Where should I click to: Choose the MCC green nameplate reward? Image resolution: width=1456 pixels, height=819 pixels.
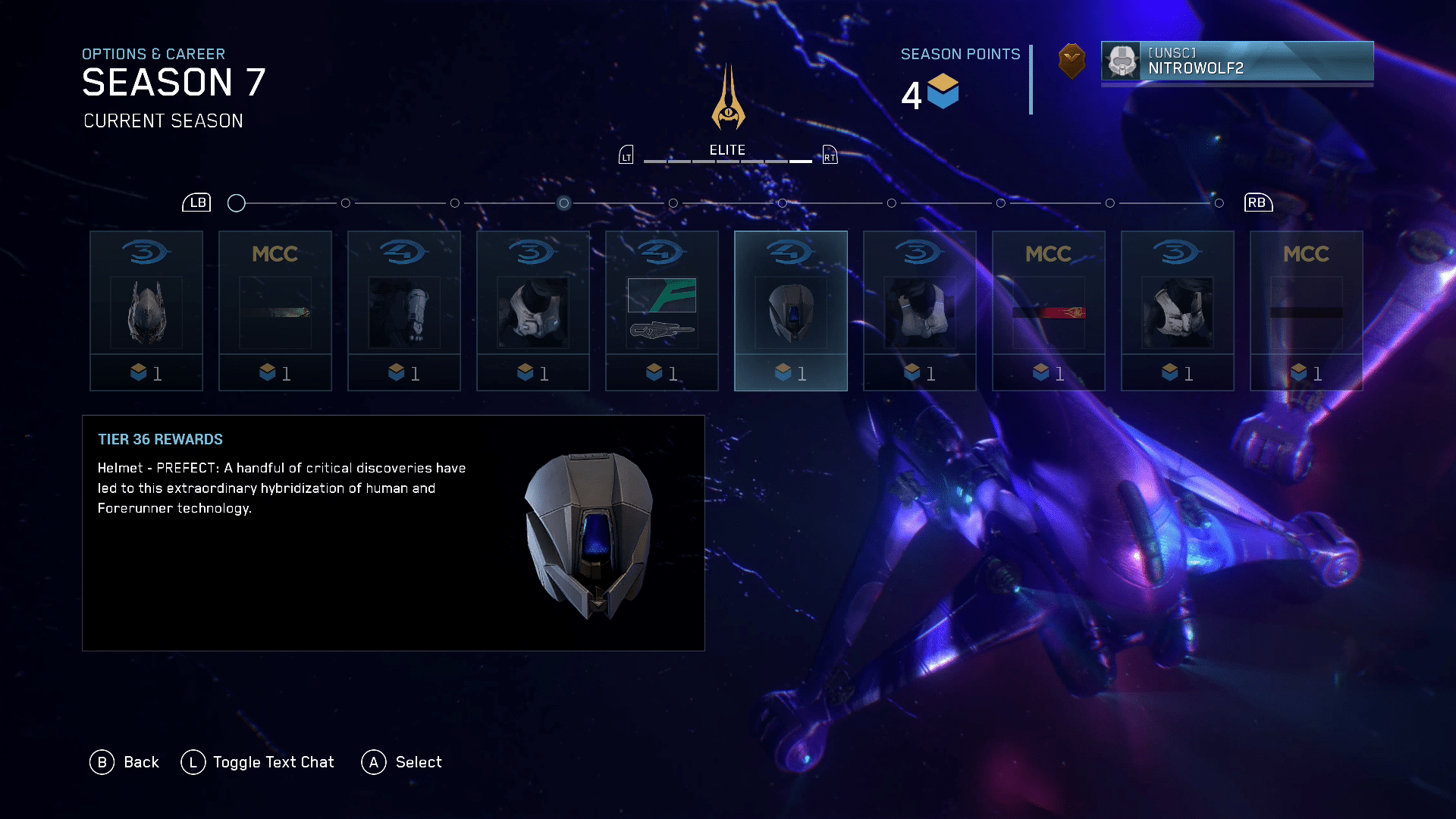(x=275, y=311)
